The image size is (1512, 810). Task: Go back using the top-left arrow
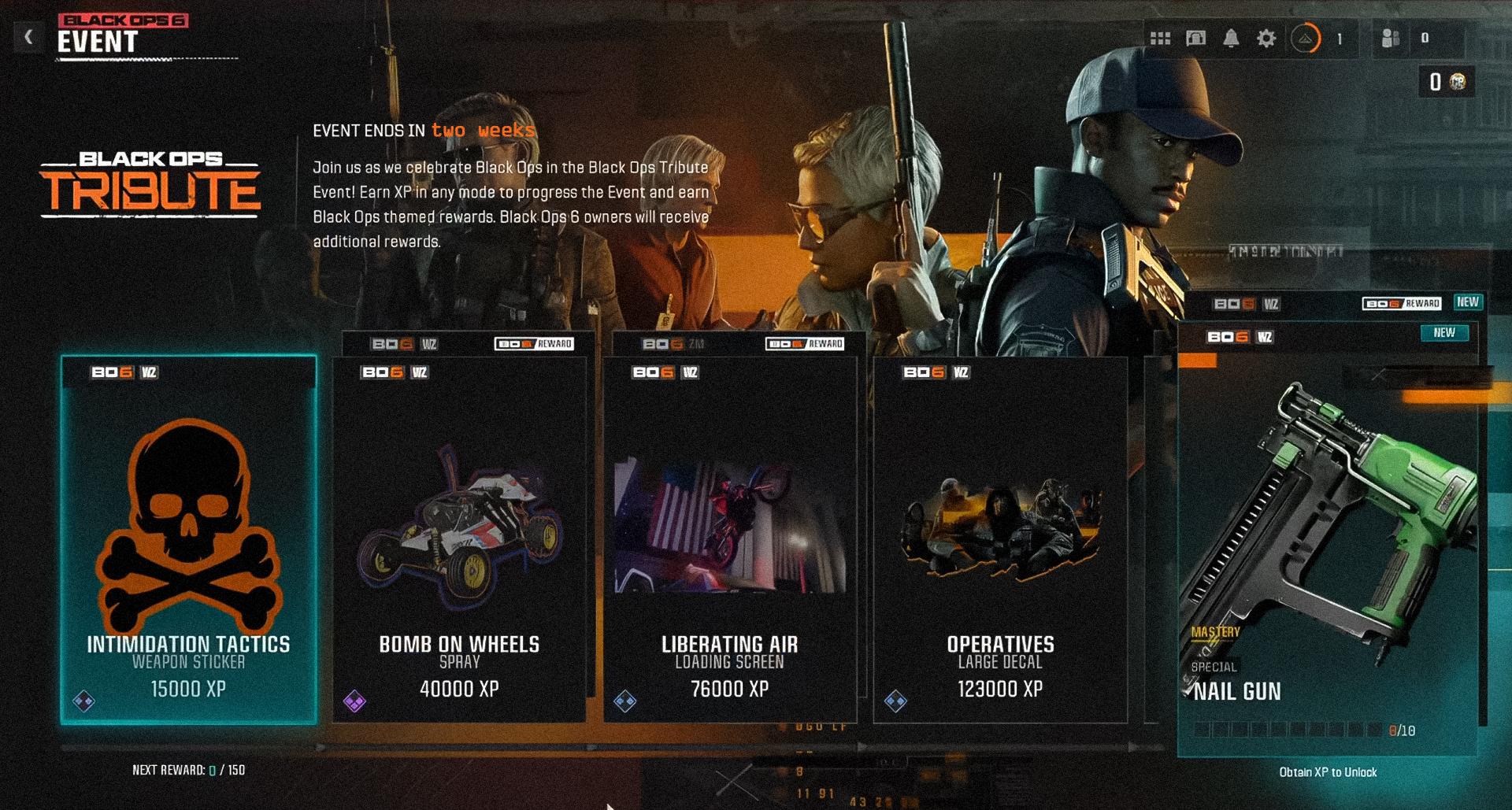click(28, 36)
